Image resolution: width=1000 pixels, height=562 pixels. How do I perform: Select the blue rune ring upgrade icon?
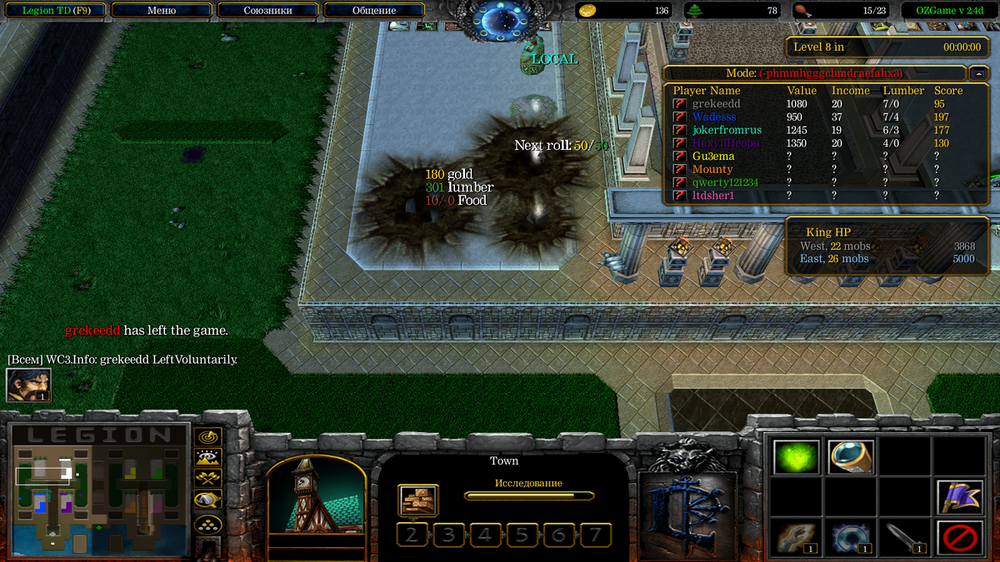pyautogui.click(x=850, y=538)
